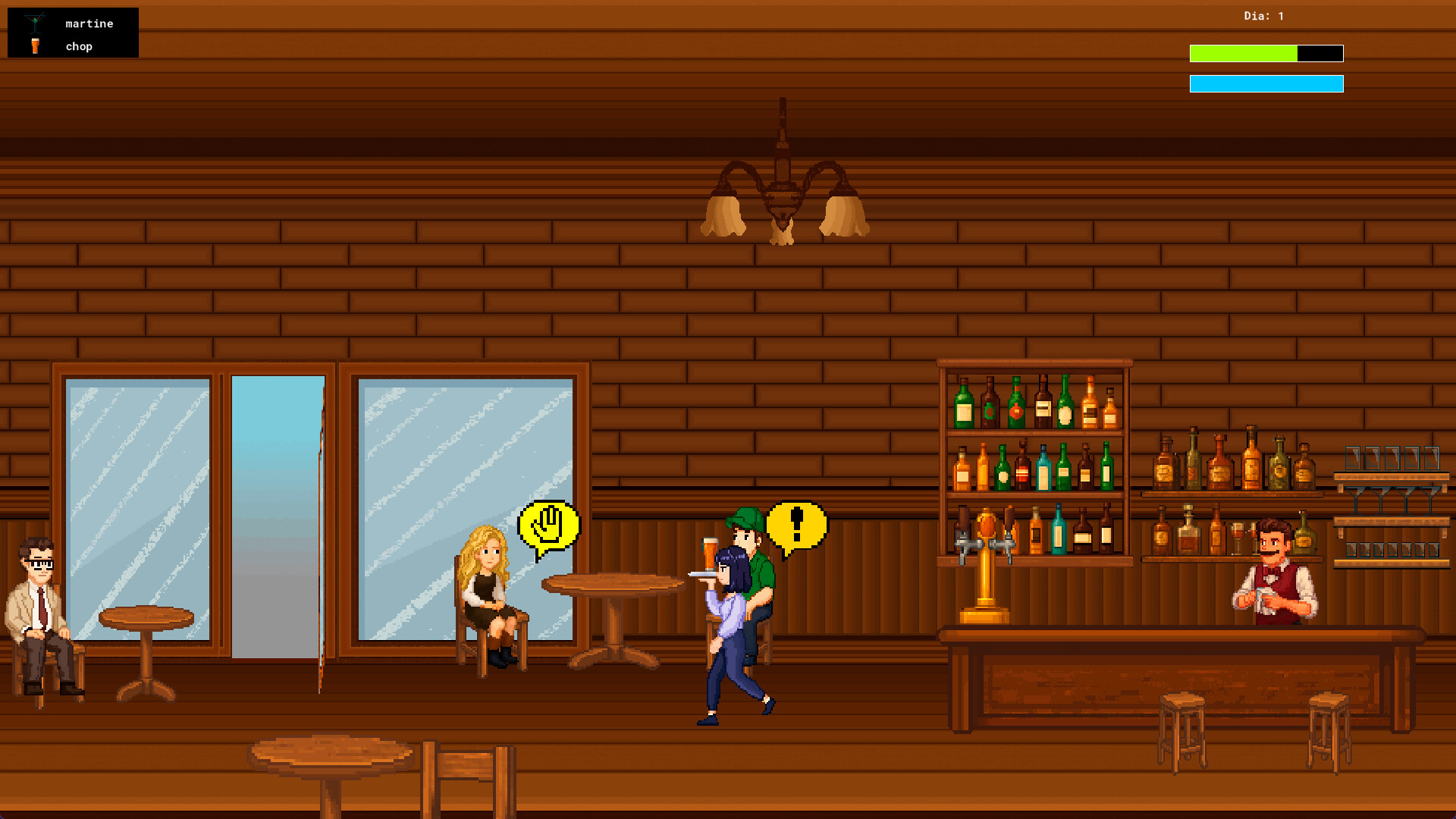Click the yellow hand speech bubble
Image resolution: width=1456 pixels, height=819 pixels.
click(548, 525)
